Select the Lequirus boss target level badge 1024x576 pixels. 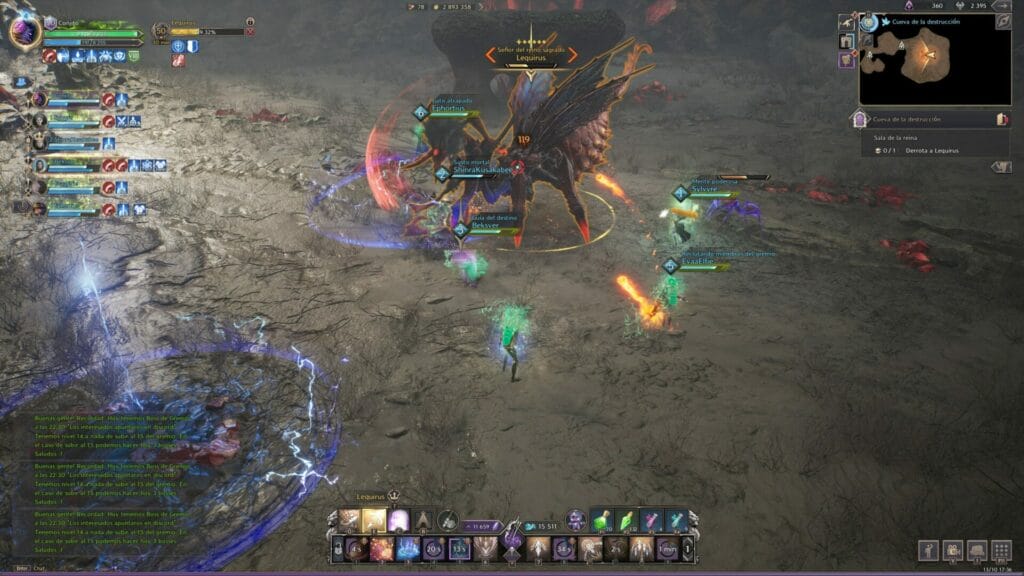(161, 31)
